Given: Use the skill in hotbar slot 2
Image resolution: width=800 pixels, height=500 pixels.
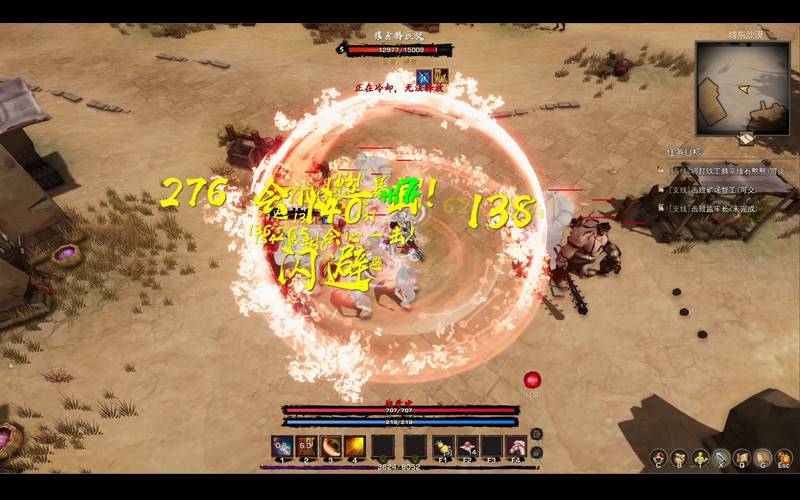Looking at the screenshot, I should pos(306,446).
